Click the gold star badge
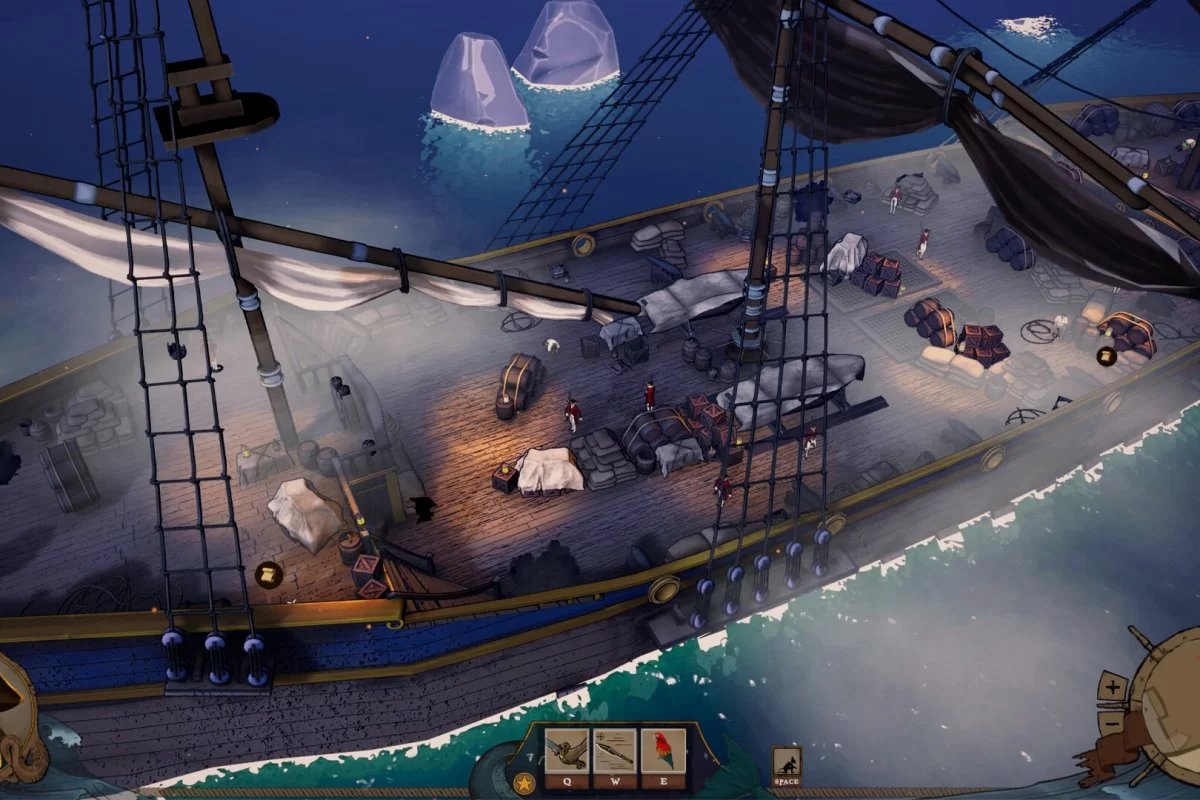The image size is (1200, 800). [523, 783]
